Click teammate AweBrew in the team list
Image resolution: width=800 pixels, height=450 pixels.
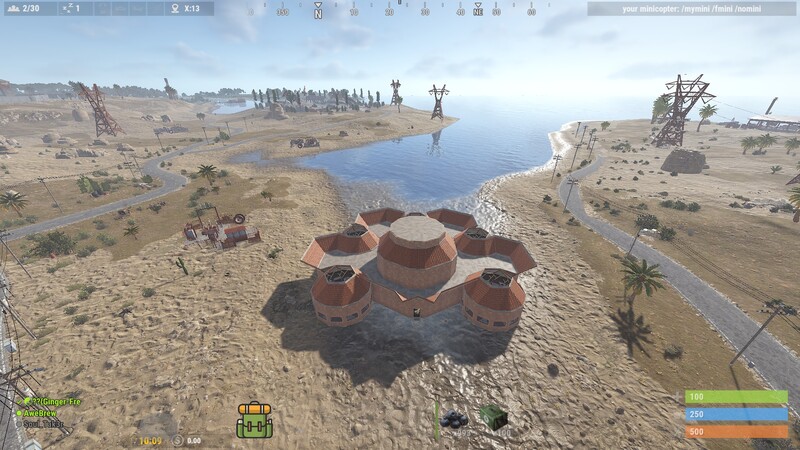pyautogui.click(x=42, y=412)
